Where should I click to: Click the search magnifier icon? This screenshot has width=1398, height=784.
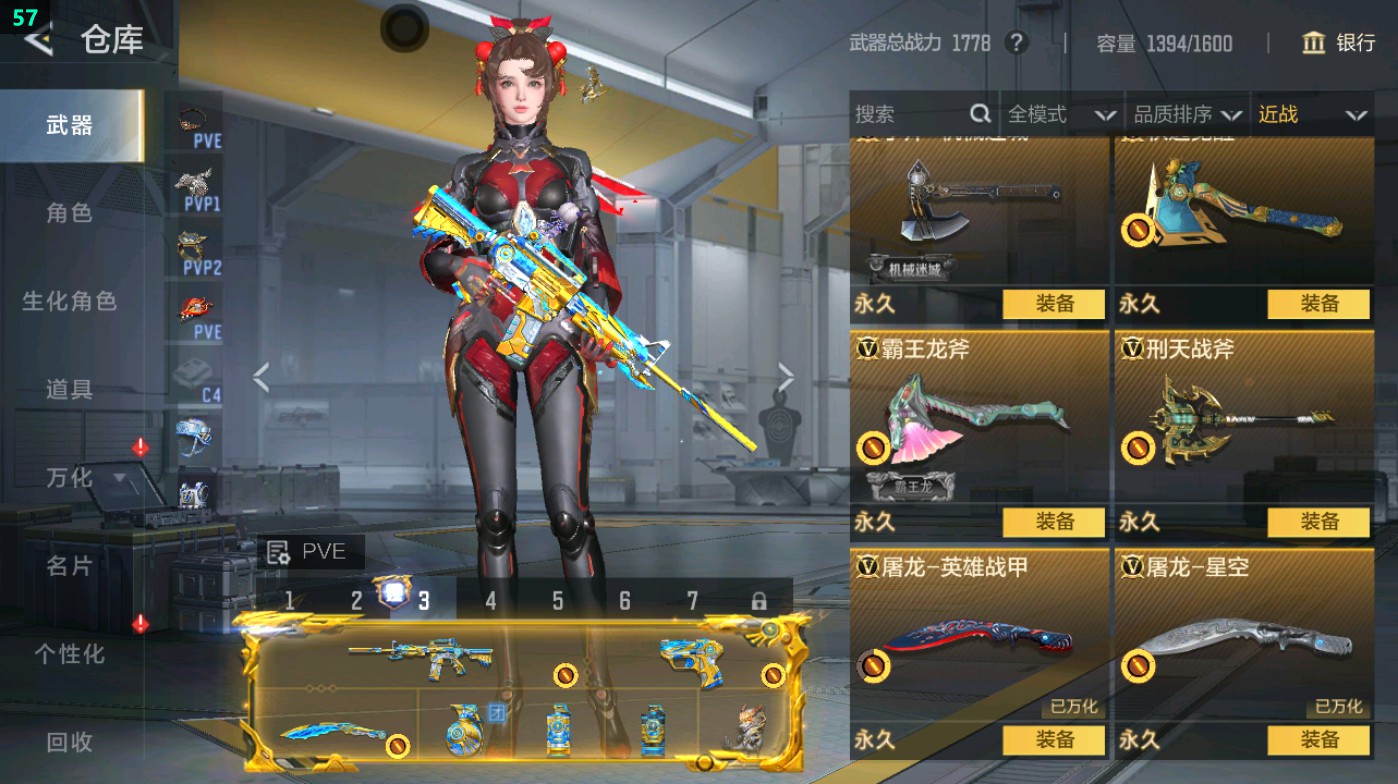(x=978, y=115)
